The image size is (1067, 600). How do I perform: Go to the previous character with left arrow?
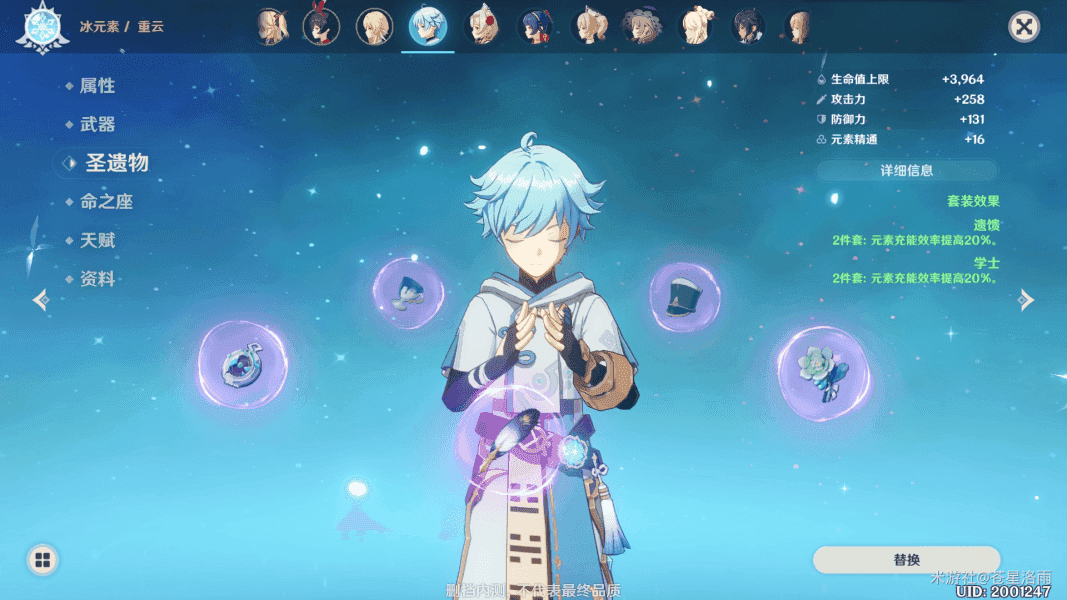[x=40, y=300]
